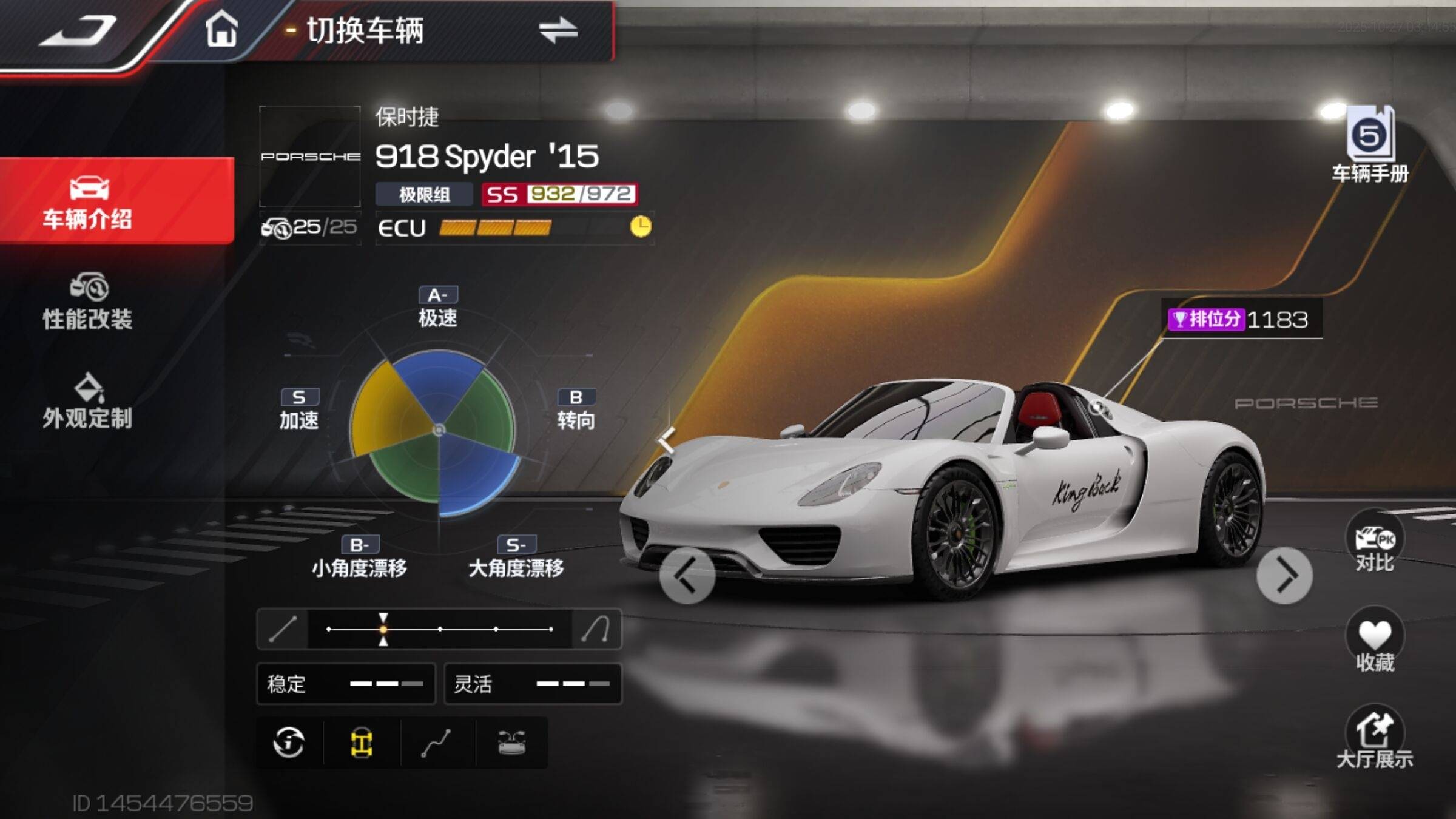Image resolution: width=1456 pixels, height=819 pixels.
Task: Add the car to 收藏 favorites
Action: coord(1374,642)
